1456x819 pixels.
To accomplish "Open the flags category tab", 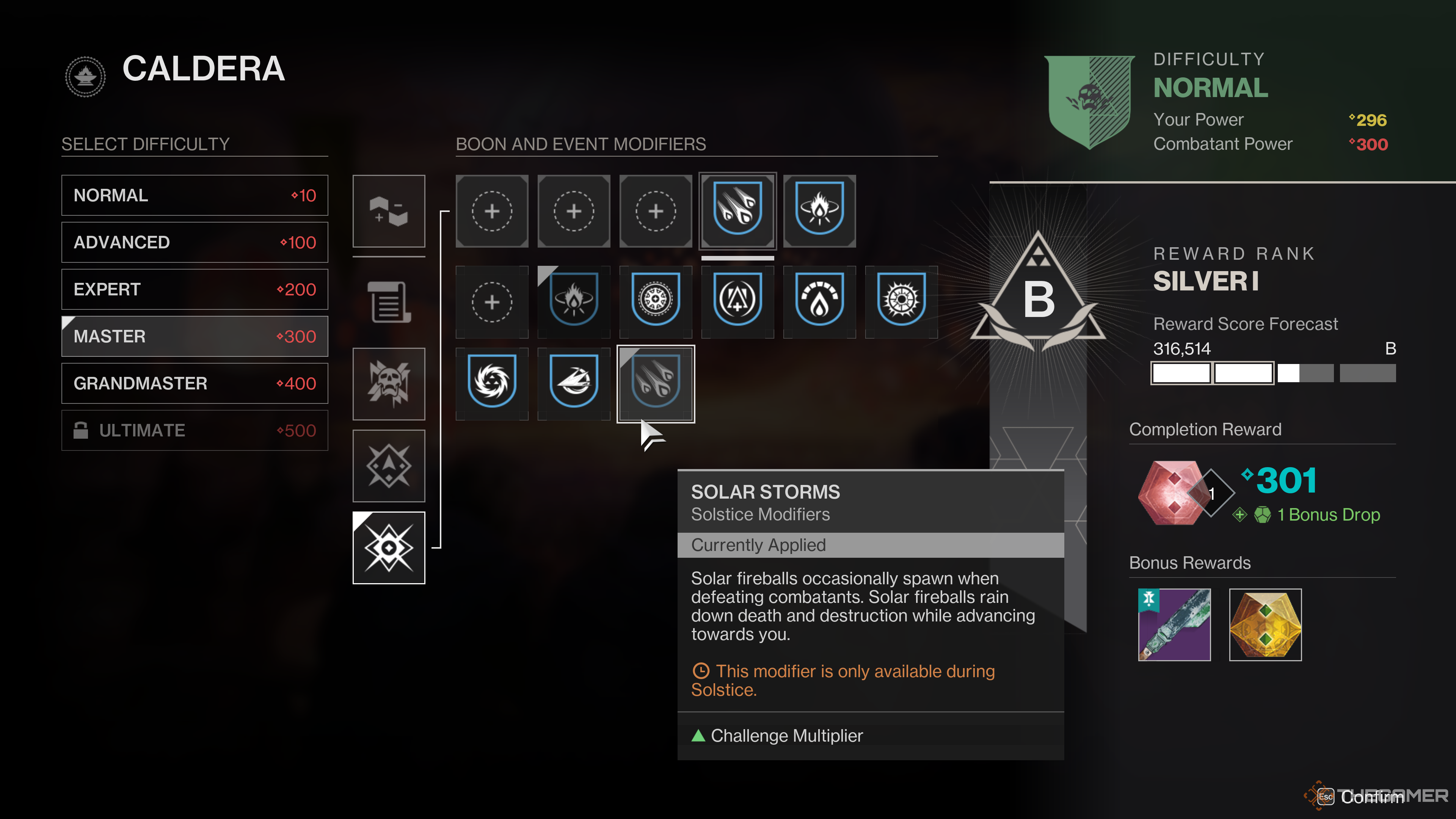I will [389, 211].
